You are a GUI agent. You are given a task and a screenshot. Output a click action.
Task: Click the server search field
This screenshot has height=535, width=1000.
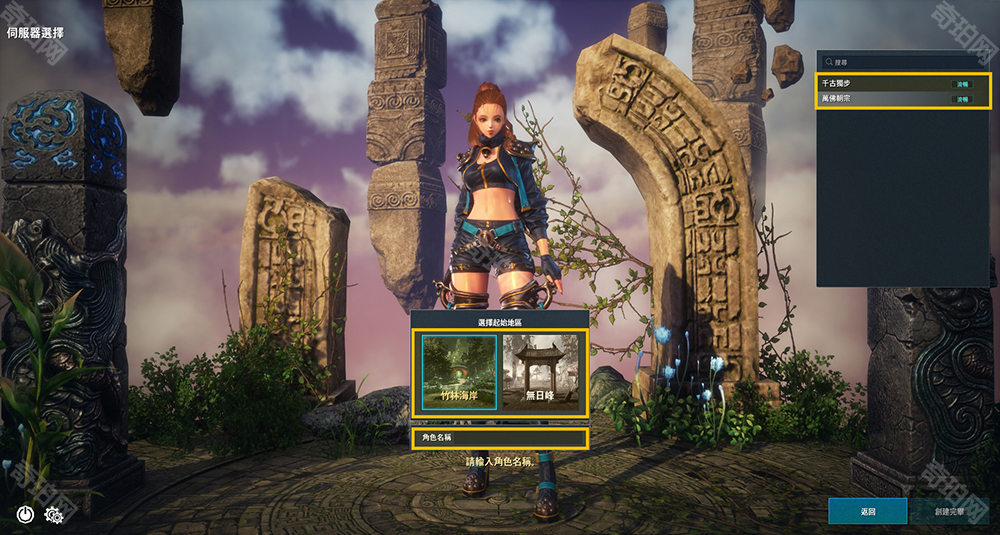[905, 62]
